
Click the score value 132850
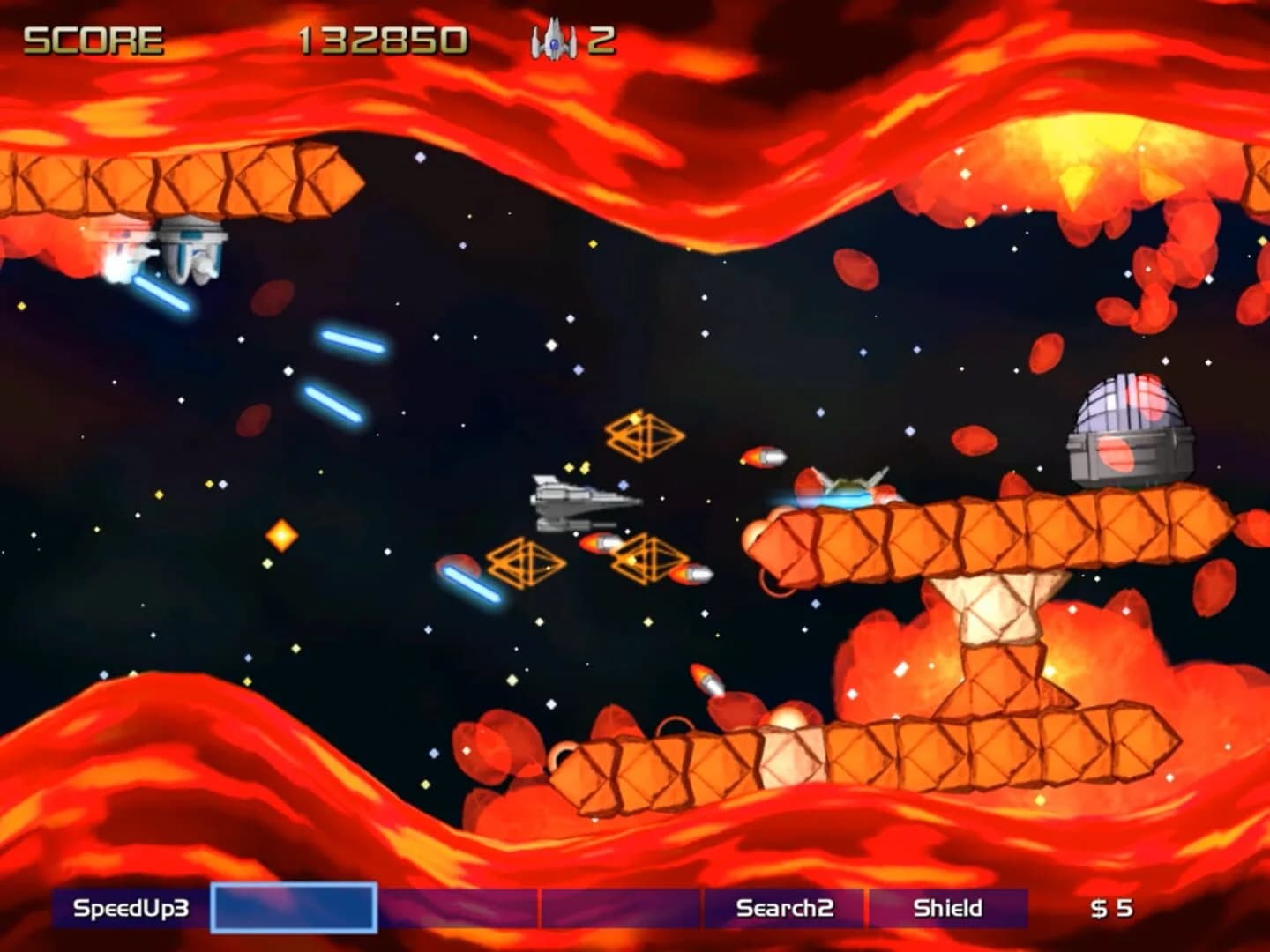(x=383, y=37)
